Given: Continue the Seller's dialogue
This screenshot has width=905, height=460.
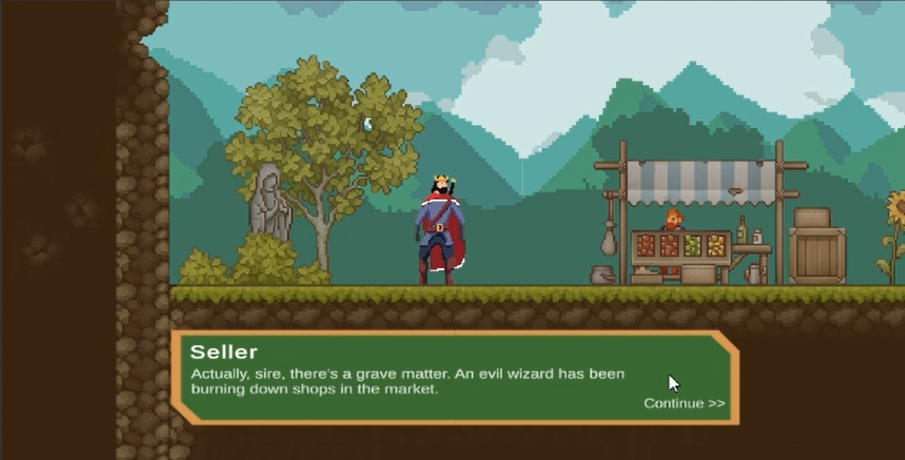Looking at the screenshot, I should (x=684, y=403).
